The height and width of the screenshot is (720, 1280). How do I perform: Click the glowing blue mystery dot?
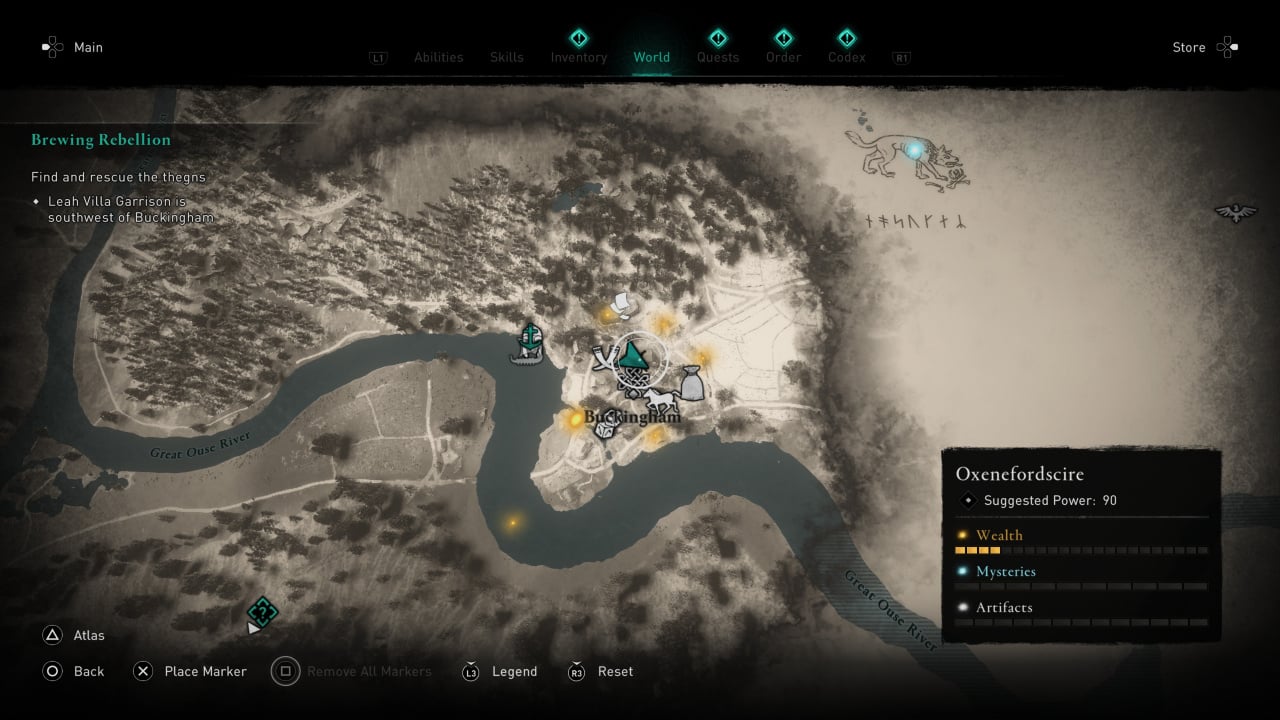click(x=914, y=150)
